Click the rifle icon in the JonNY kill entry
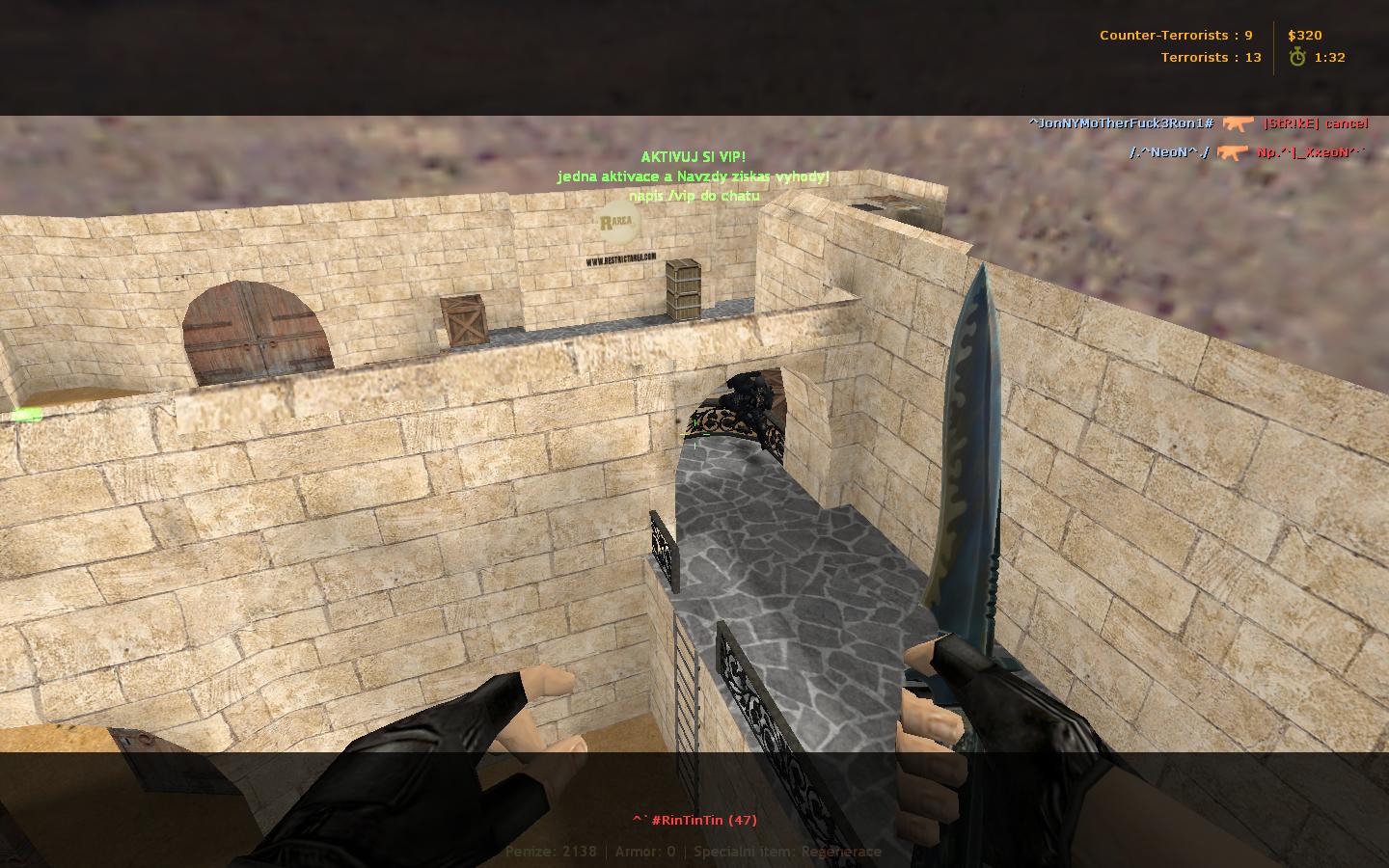Image resolution: width=1389 pixels, height=868 pixels. (x=1238, y=123)
